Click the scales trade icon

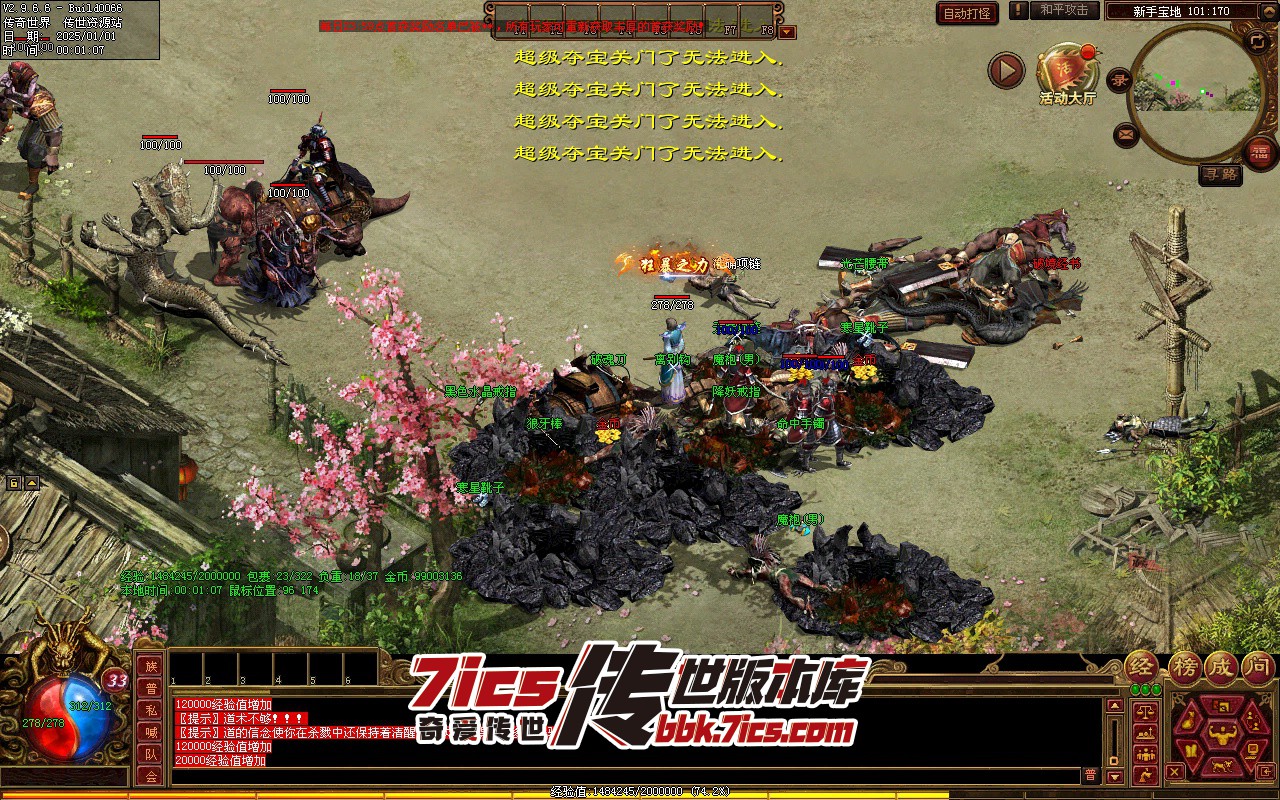(x=1144, y=712)
